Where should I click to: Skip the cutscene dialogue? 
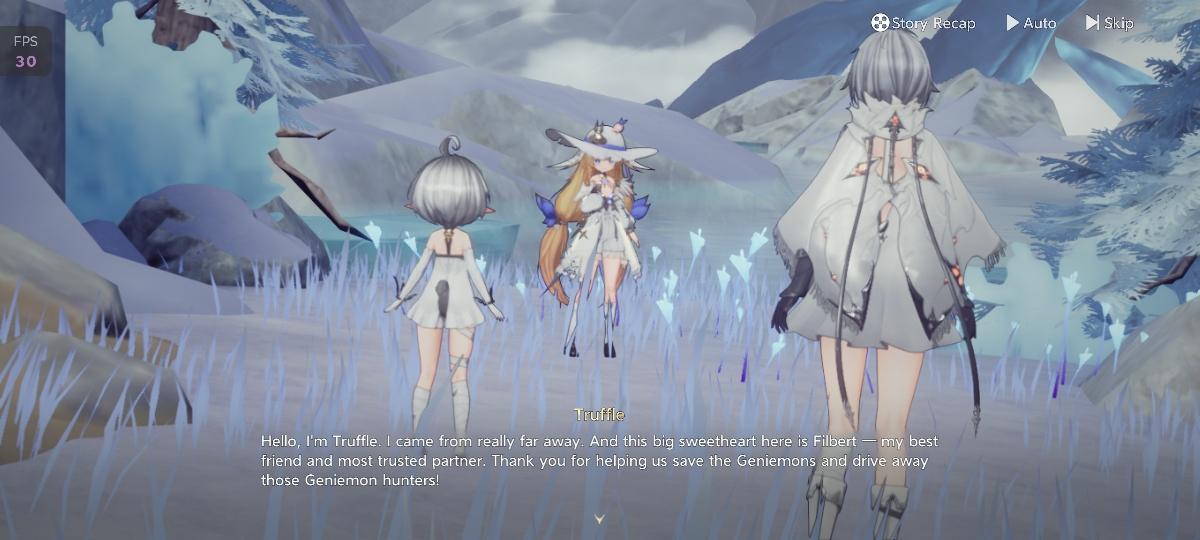[x=1110, y=23]
